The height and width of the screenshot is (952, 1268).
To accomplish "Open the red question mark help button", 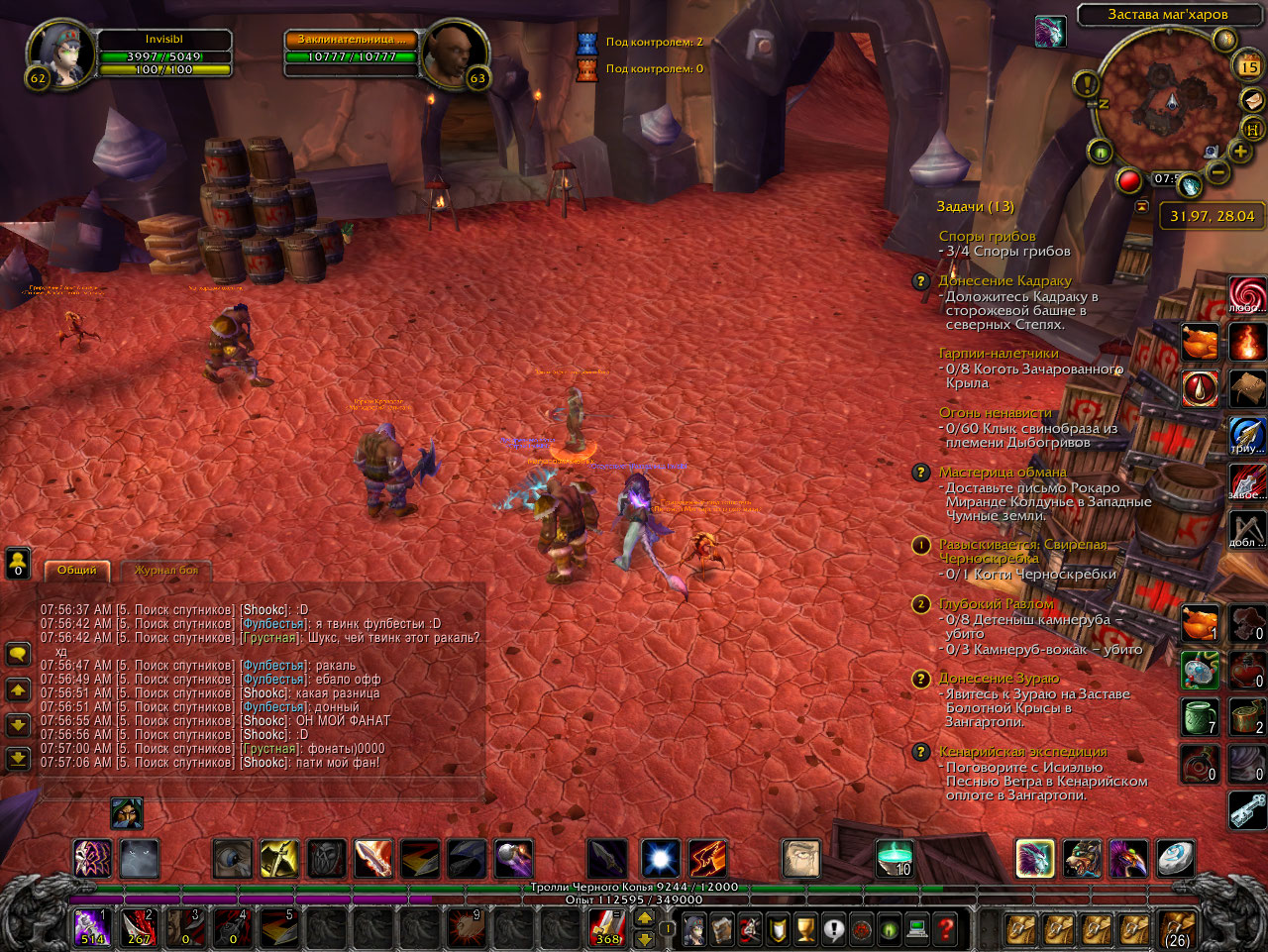I will [x=946, y=929].
